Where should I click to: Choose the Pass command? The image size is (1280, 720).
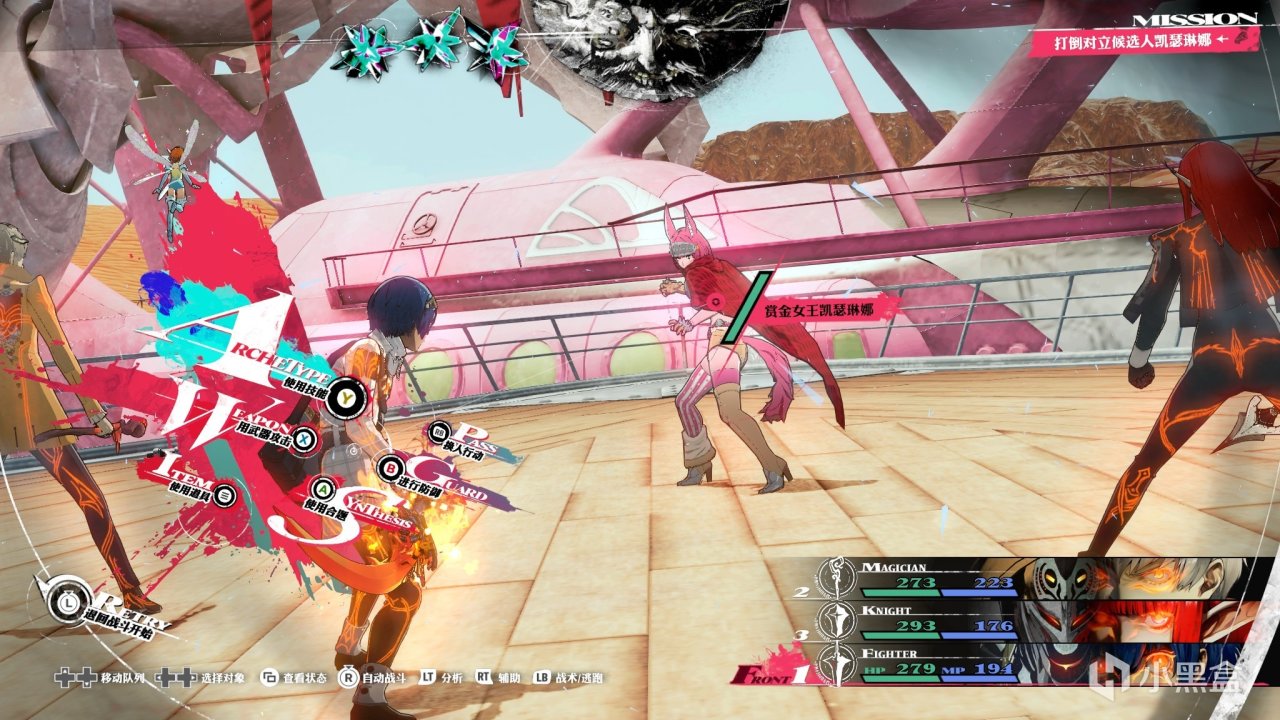click(x=440, y=433)
